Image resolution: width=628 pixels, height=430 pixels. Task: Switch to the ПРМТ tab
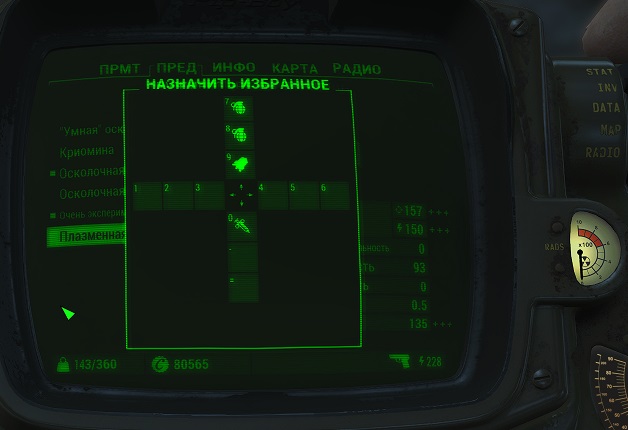[120, 69]
